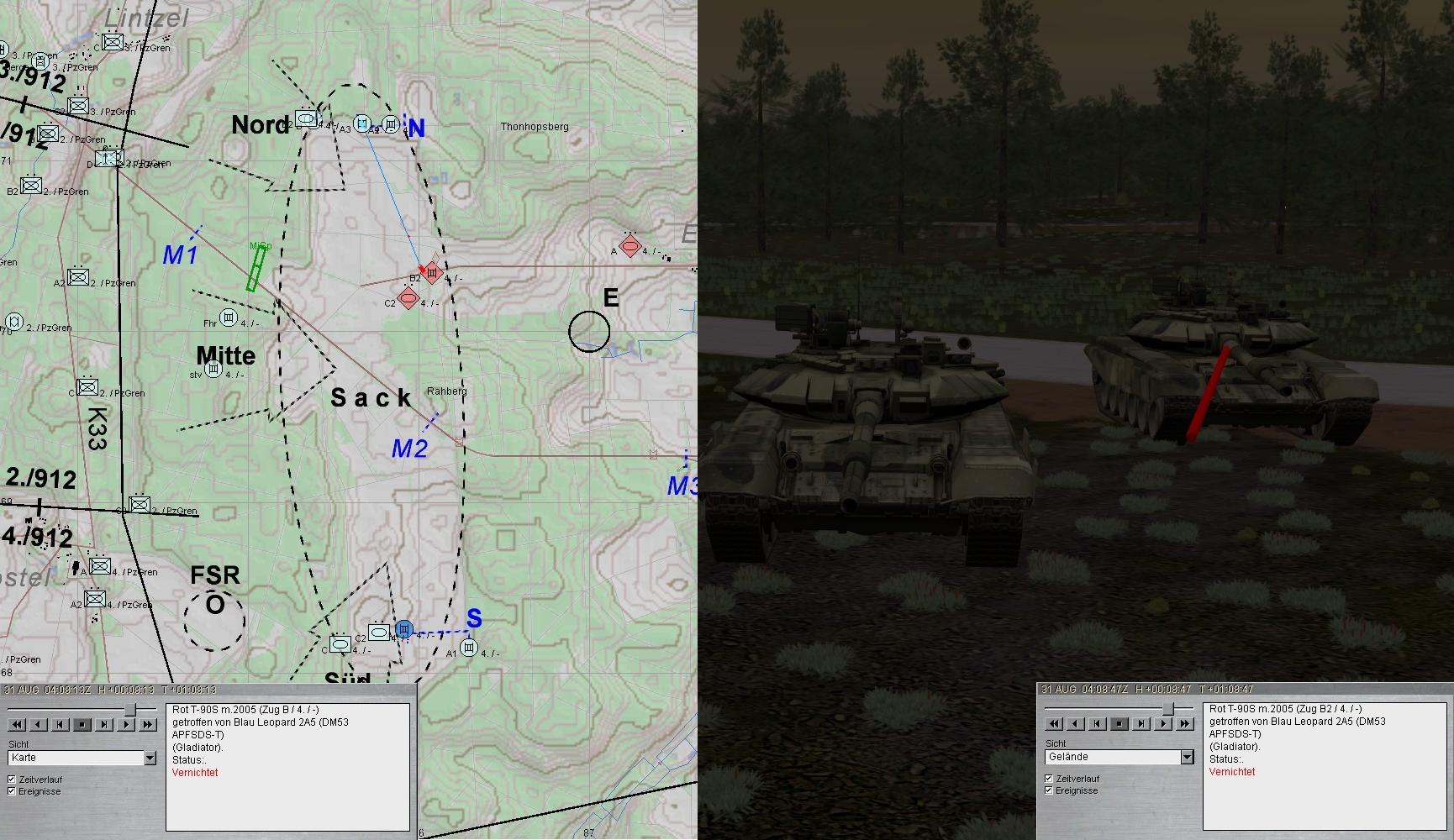Click the Karte panel timeline slider handle

129,710
